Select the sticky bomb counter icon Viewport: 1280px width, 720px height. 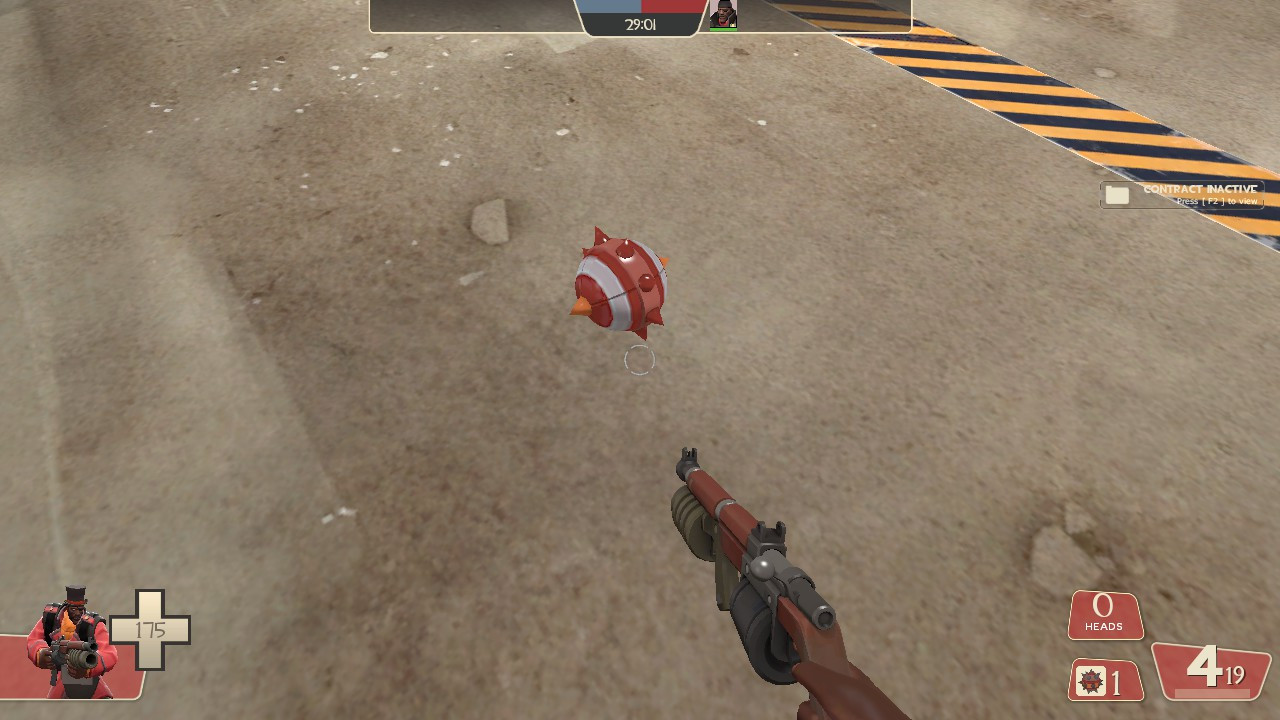pyautogui.click(x=1090, y=682)
